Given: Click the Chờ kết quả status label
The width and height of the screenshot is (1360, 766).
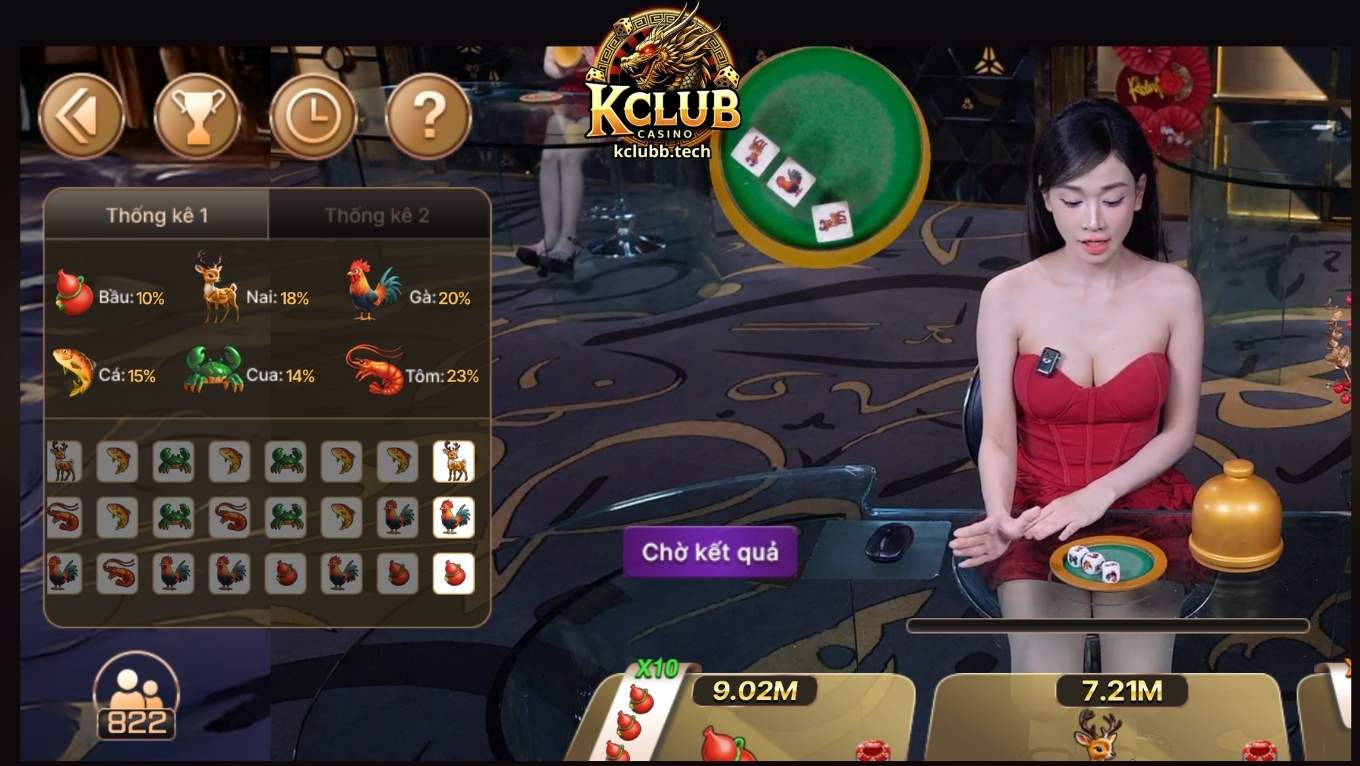Looking at the screenshot, I should coord(710,551).
